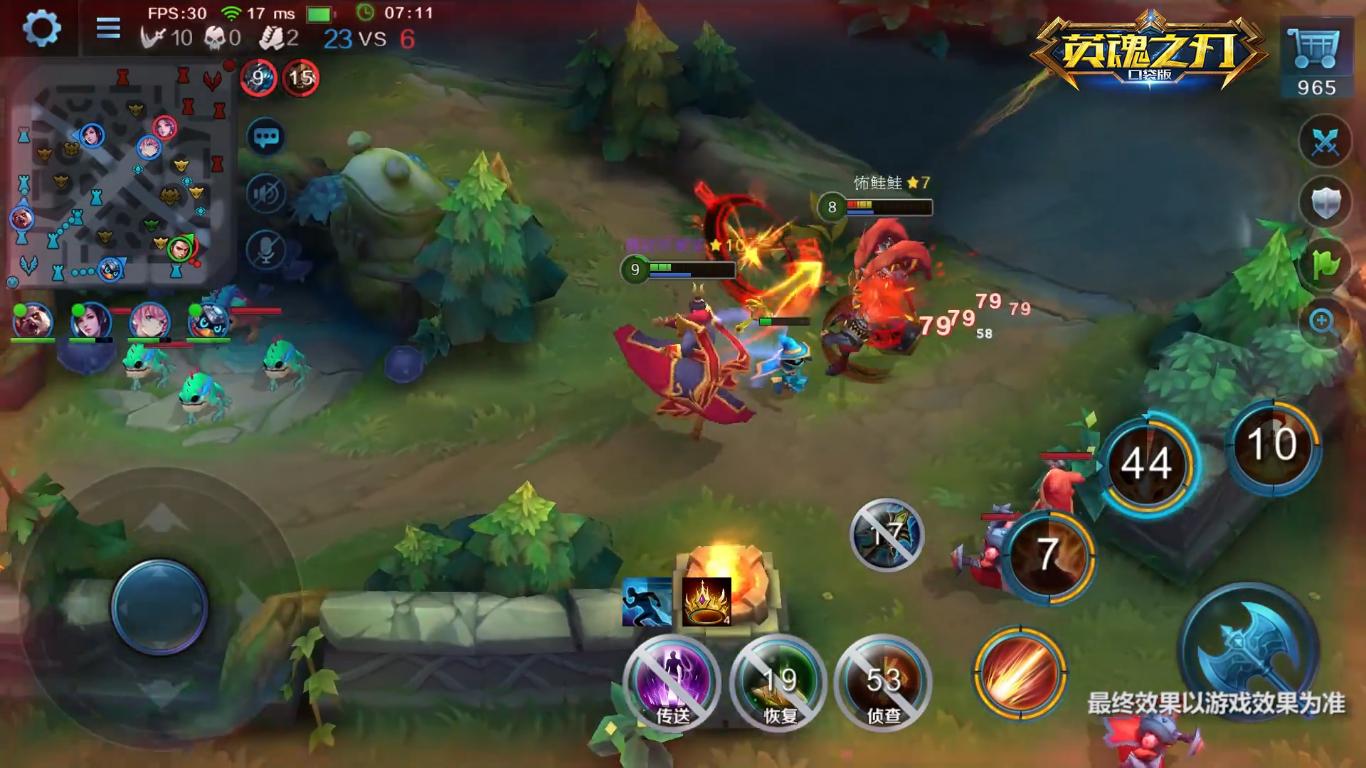Open the shop cart showing 965 gold
Viewport: 1366px width, 768px height.
(x=1316, y=60)
